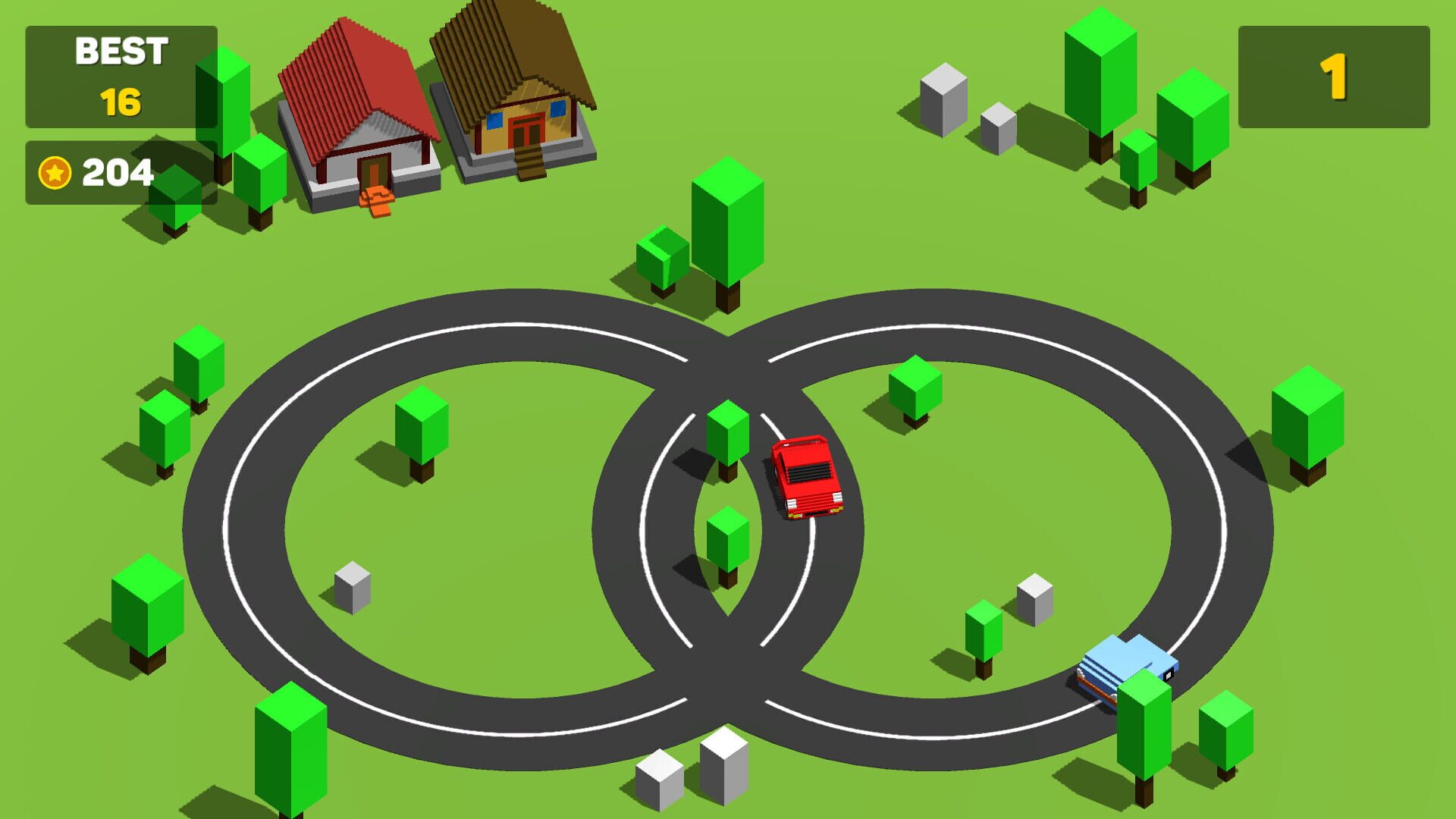Click the gold coin icon next to 204
The image size is (1456, 819).
coord(55,171)
